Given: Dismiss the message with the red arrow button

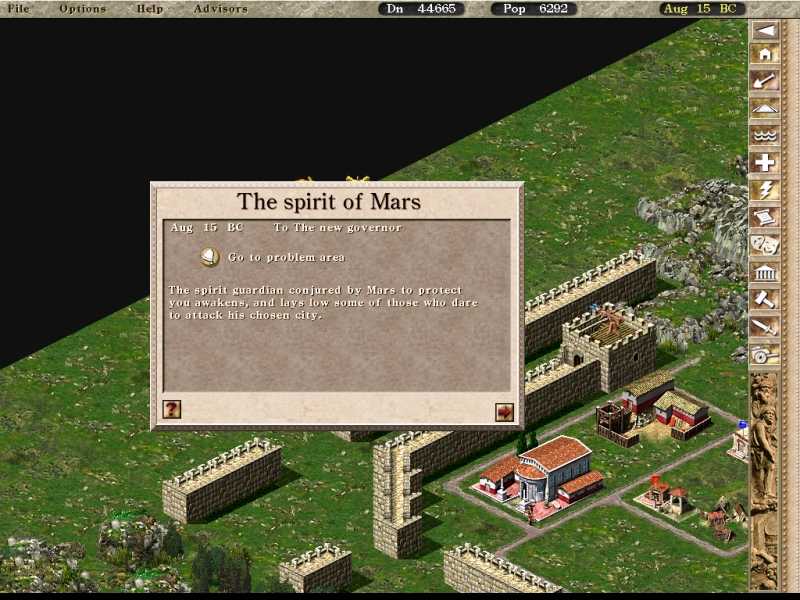Looking at the screenshot, I should pyautogui.click(x=504, y=411).
